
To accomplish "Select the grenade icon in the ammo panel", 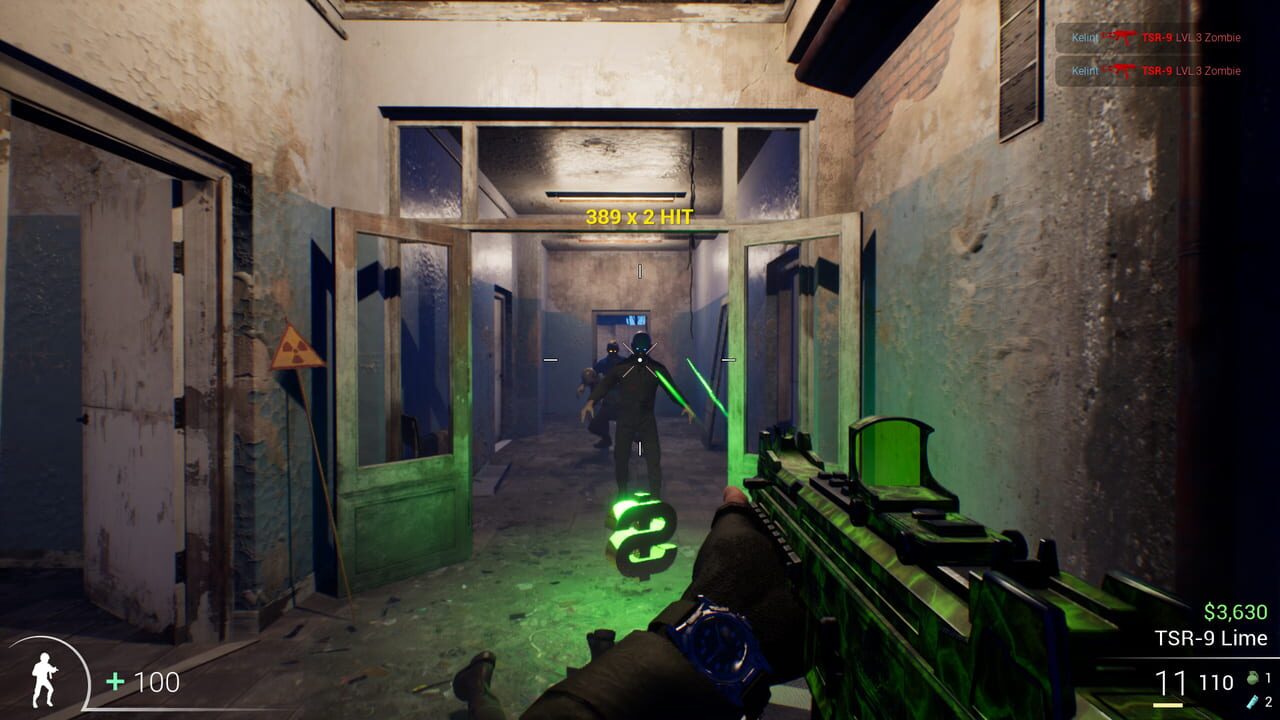I will [x=1253, y=678].
